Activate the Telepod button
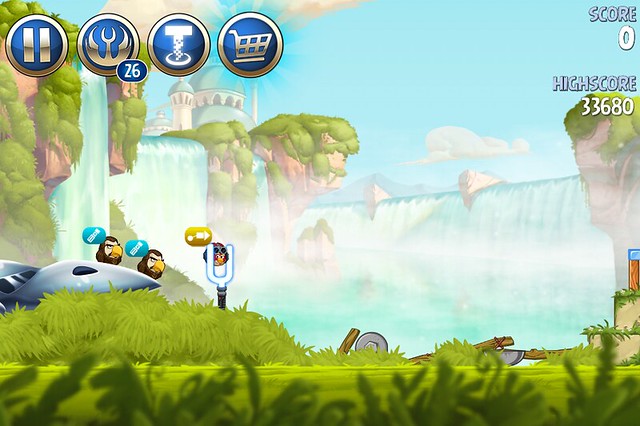The height and width of the screenshot is (426, 640). (179, 45)
